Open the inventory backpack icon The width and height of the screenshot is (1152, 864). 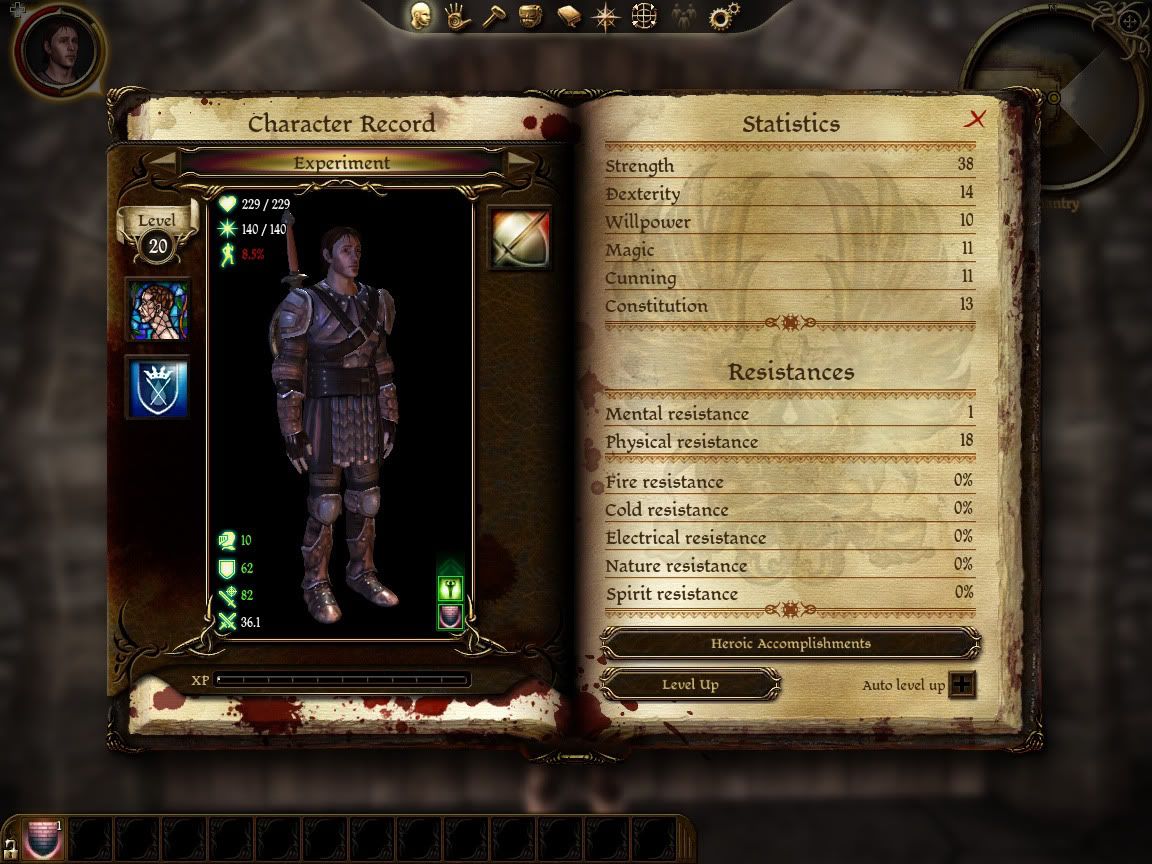point(531,17)
